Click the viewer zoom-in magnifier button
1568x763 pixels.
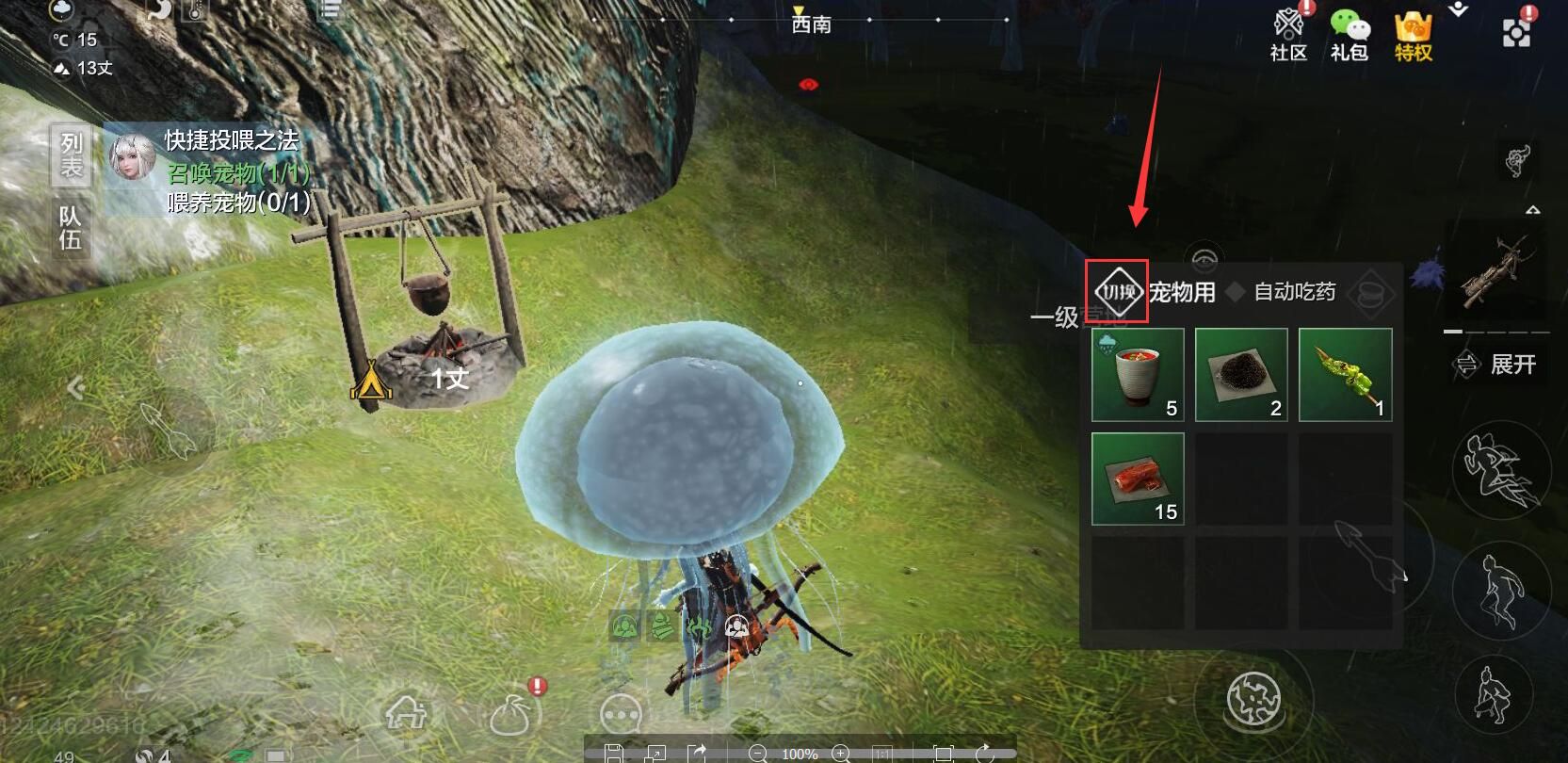point(841,753)
